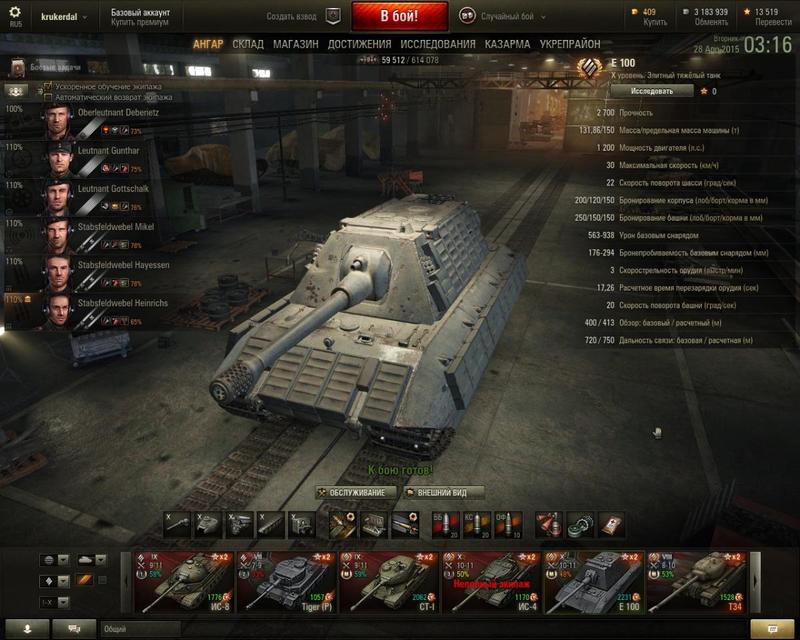Image resolution: width=800 pixels, height=640 pixels.
Task: Switch to the СКЛАД tab
Action: pyautogui.click(x=248, y=45)
